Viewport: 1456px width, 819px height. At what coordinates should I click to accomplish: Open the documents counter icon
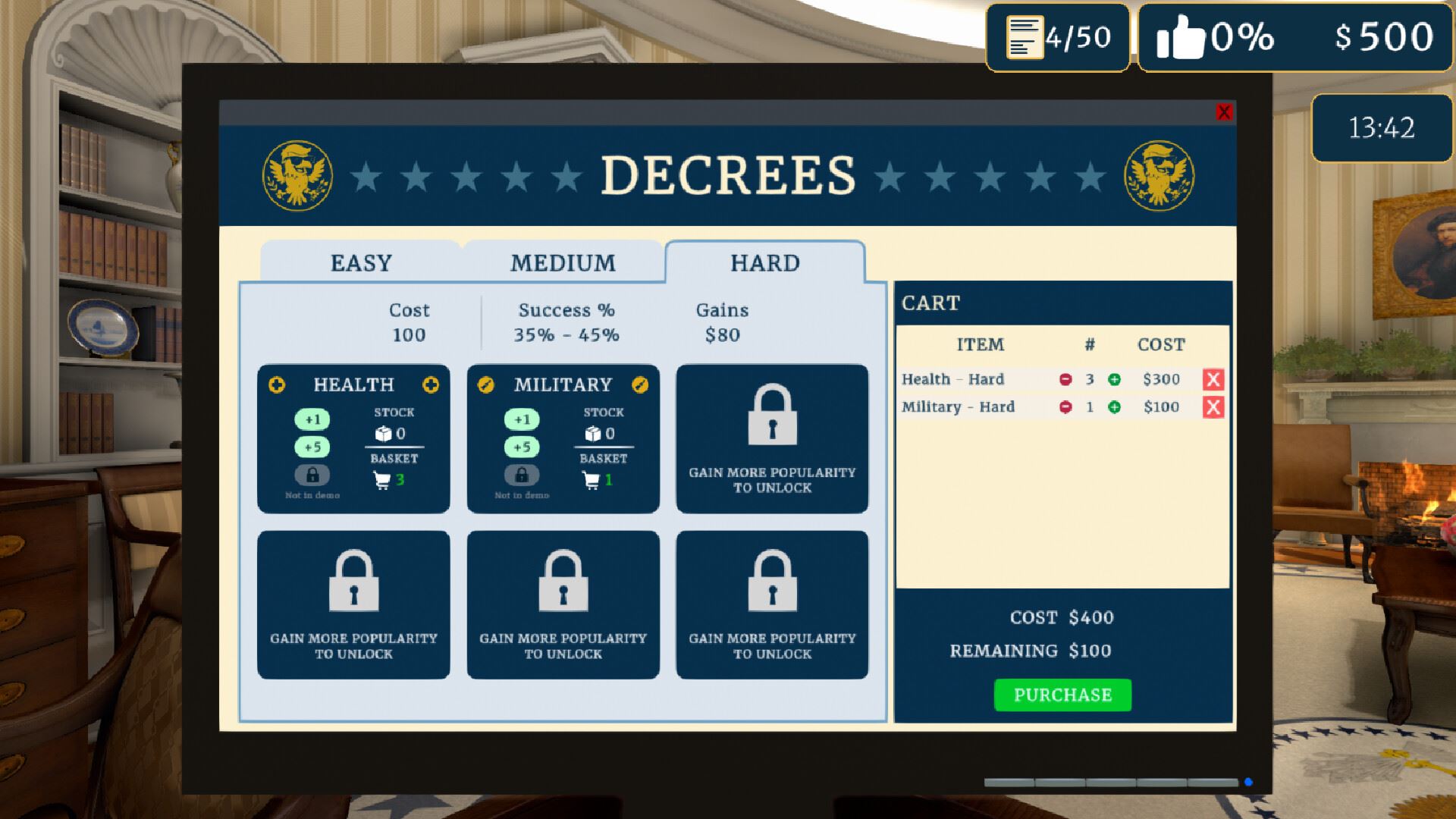pyautogui.click(x=1024, y=36)
